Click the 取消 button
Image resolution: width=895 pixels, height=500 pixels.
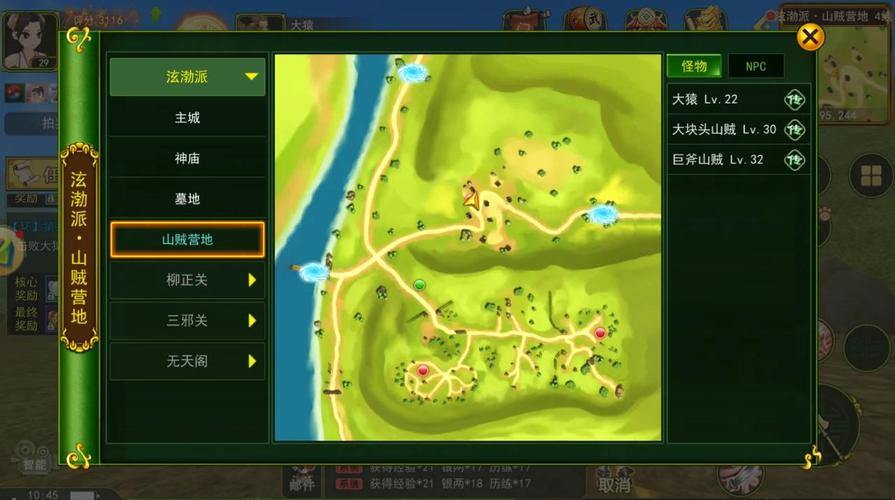click(613, 485)
